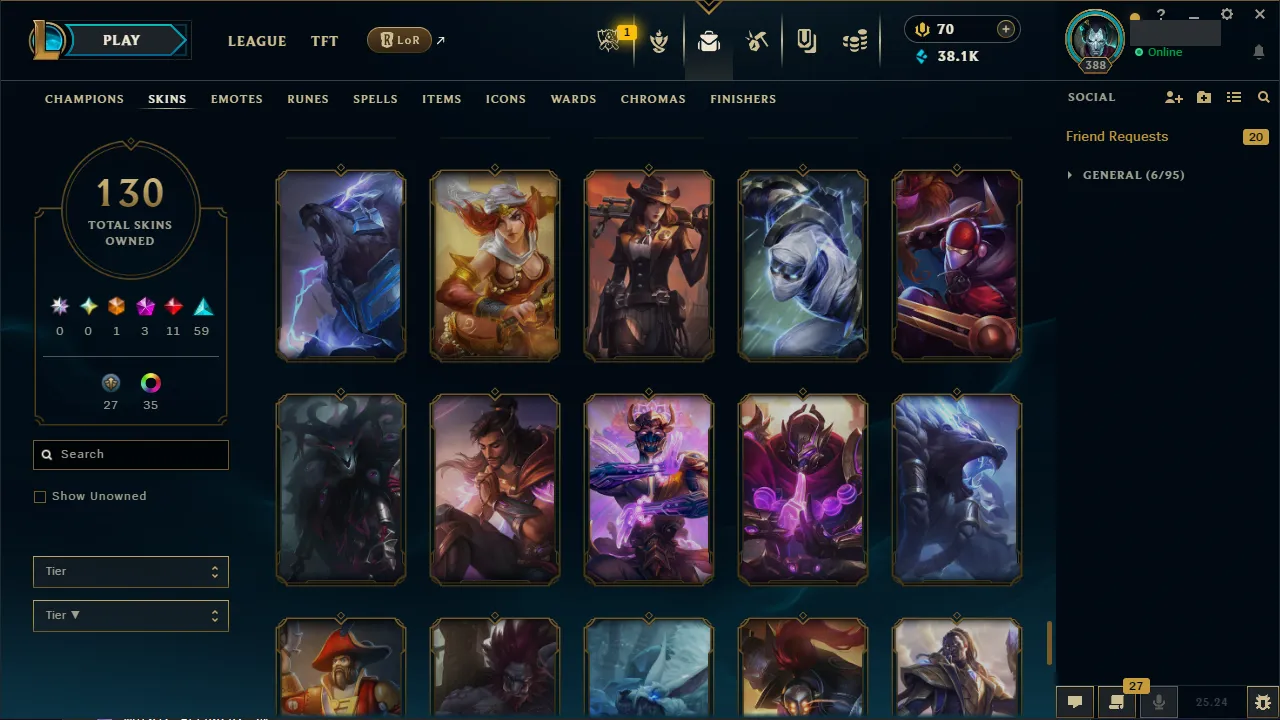
Task: Open Hextech loot crafting icon
Action: [x=757, y=40]
